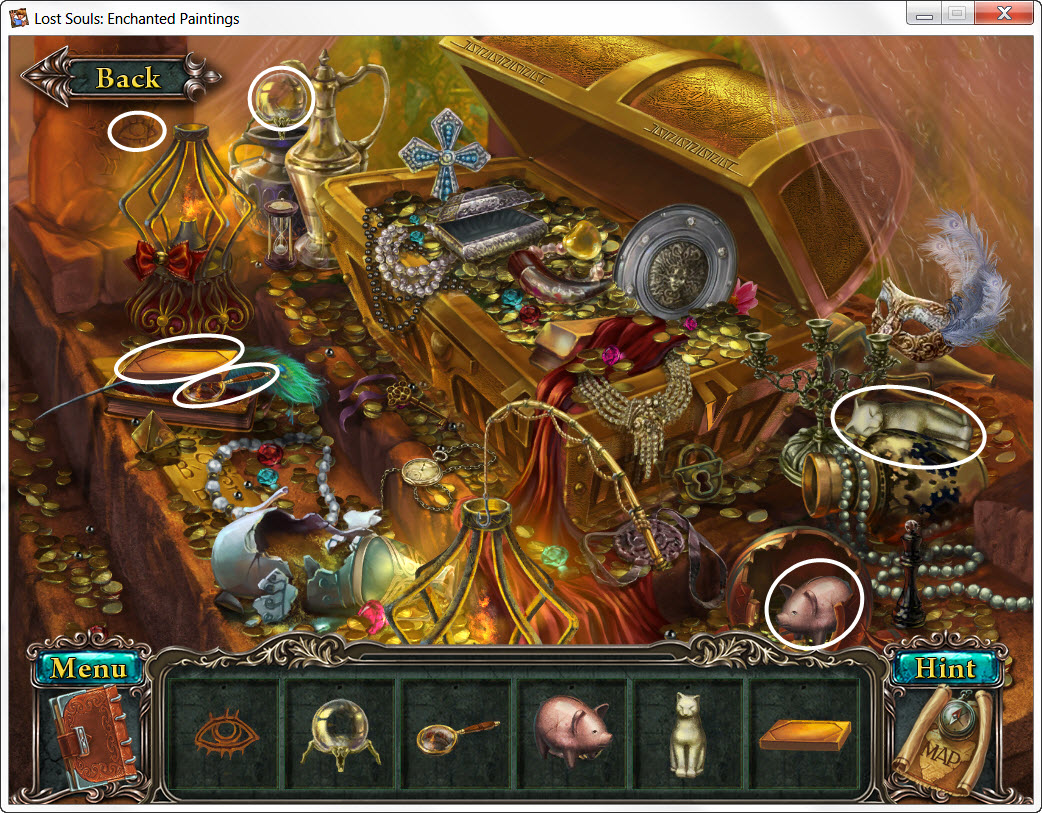Minimize the game window

(x=926, y=14)
